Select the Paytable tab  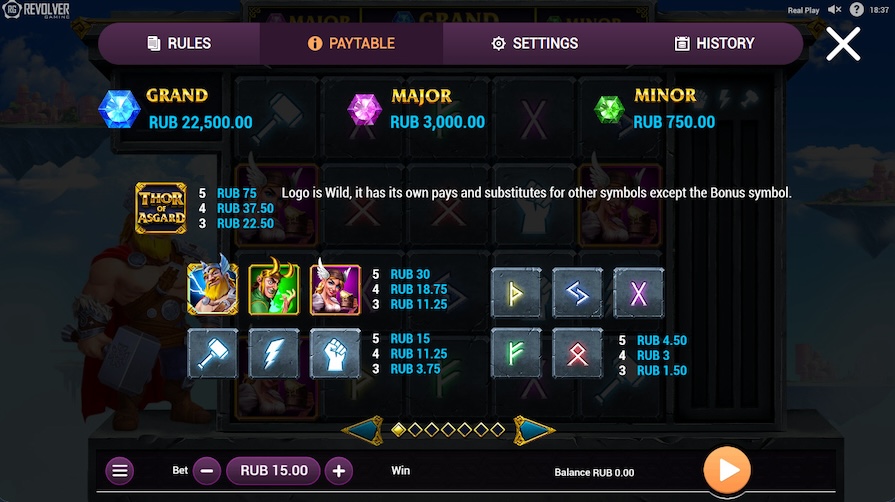[351, 43]
